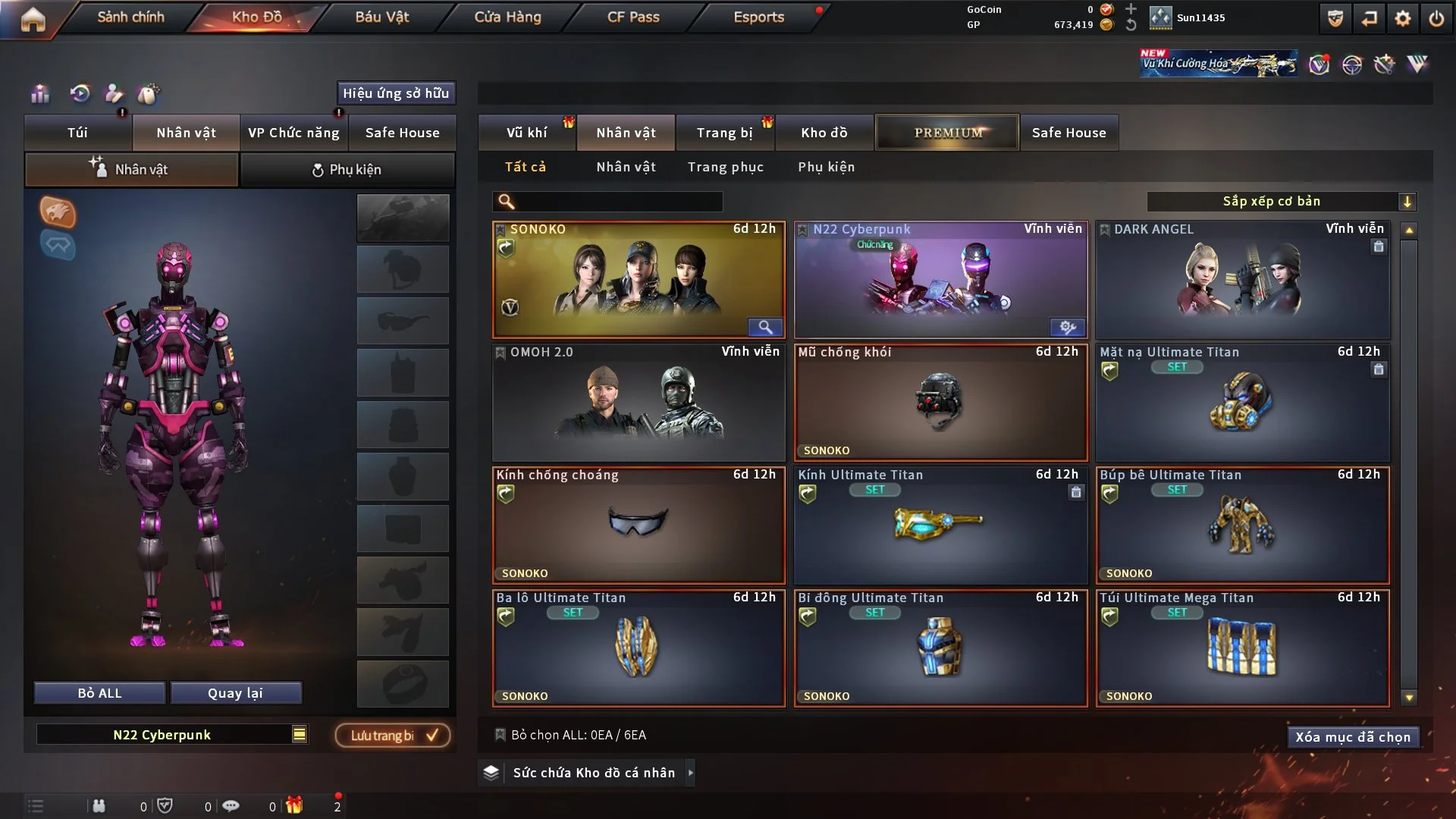Select the replay/restore icon above character panel
1456x819 pixels.
coord(79,93)
